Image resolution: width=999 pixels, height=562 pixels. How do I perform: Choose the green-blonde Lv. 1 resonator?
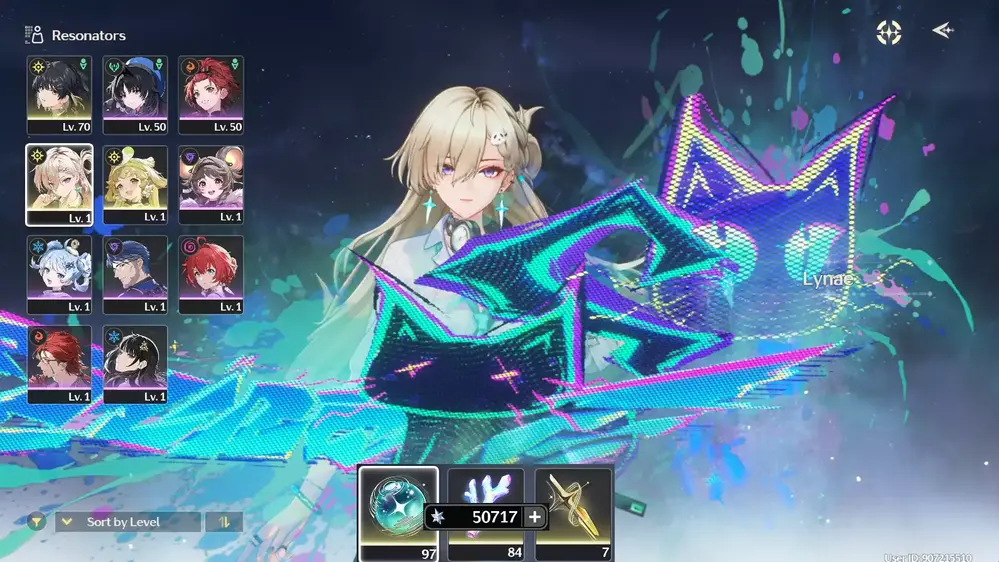click(135, 184)
